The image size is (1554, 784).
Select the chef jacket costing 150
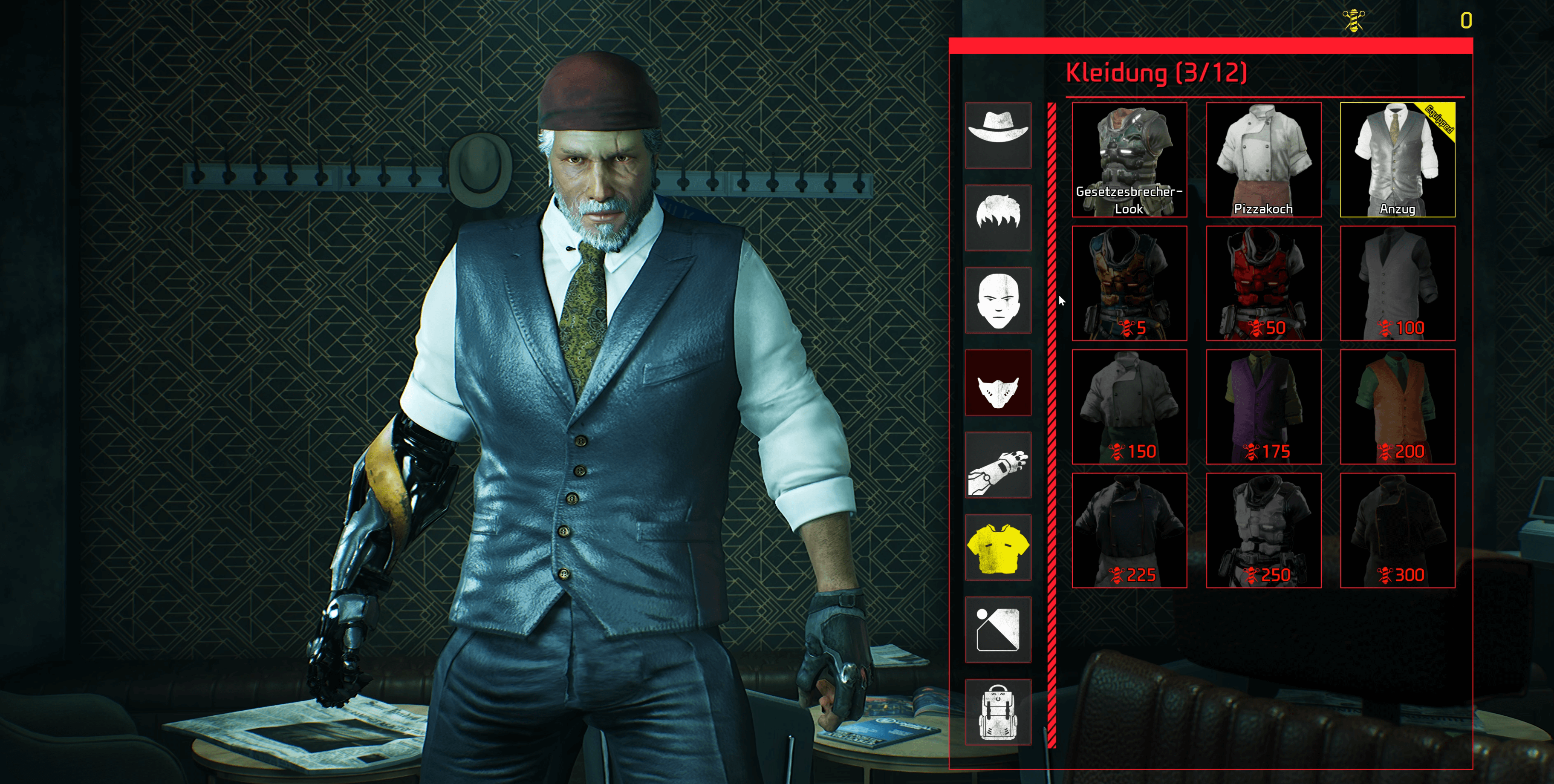click(x=1129, y=406)
